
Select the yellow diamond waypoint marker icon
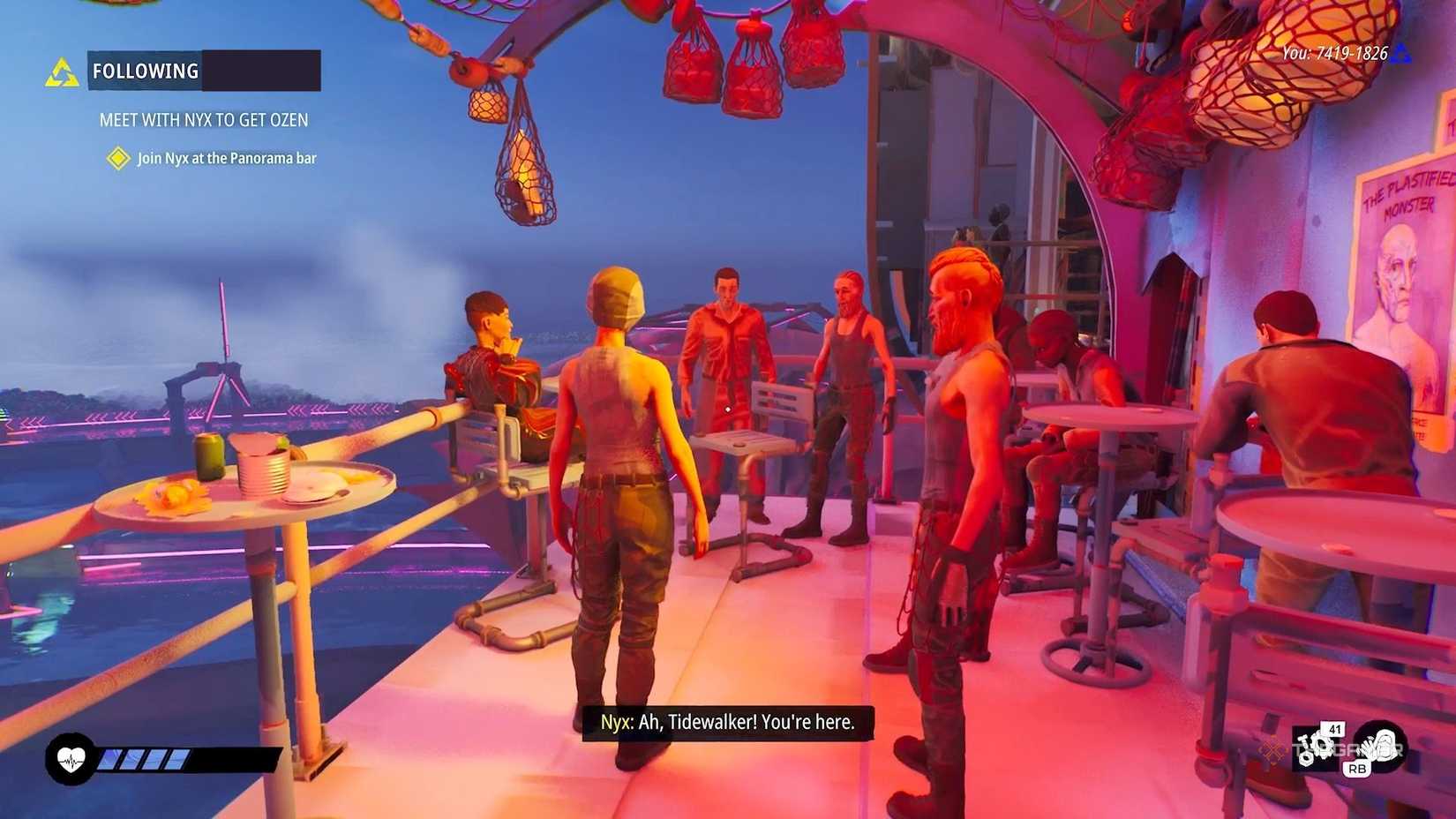(x=119, y=157)
